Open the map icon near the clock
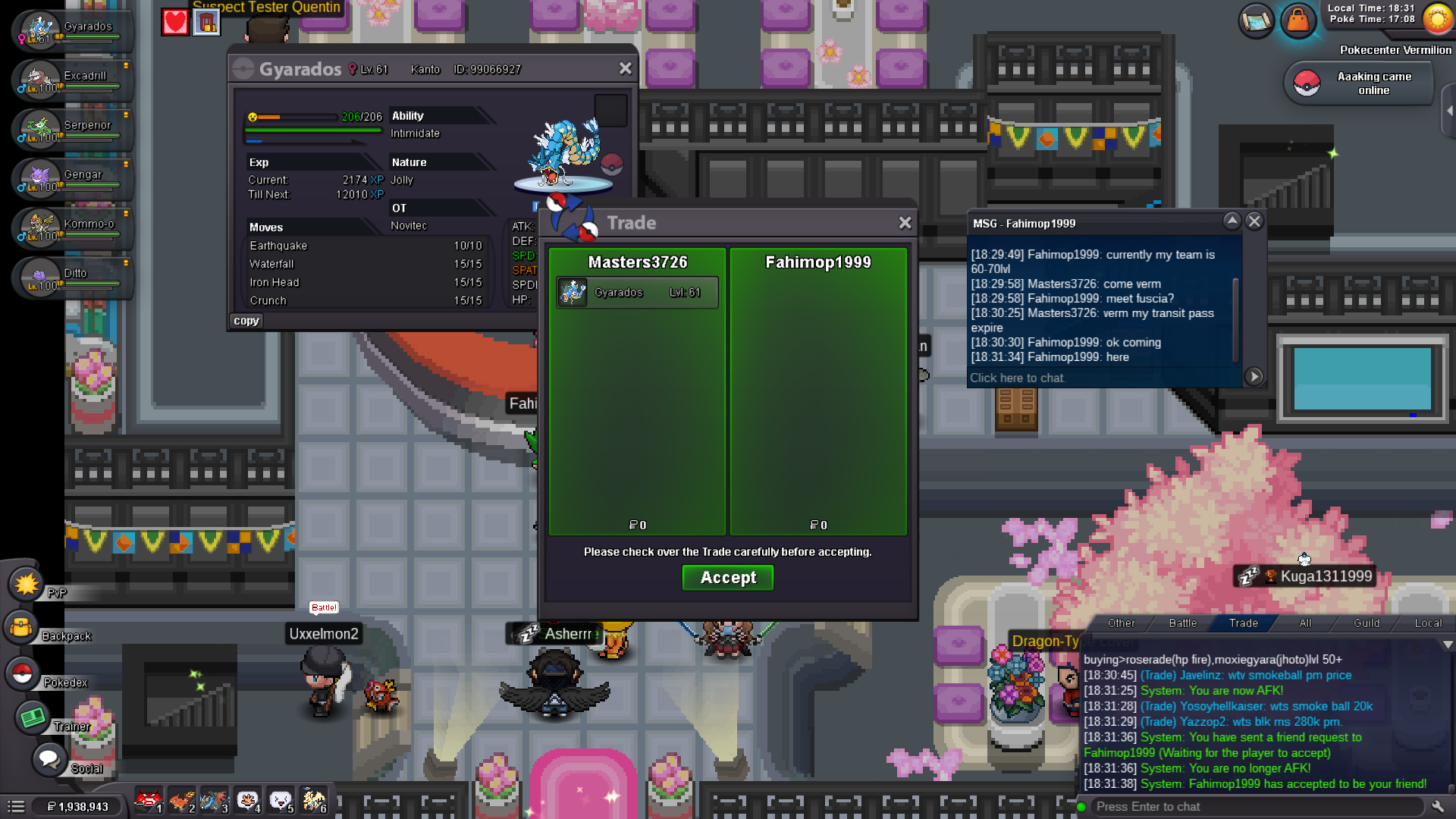This screenshot has width=1456, height=819. point(1256,20)
